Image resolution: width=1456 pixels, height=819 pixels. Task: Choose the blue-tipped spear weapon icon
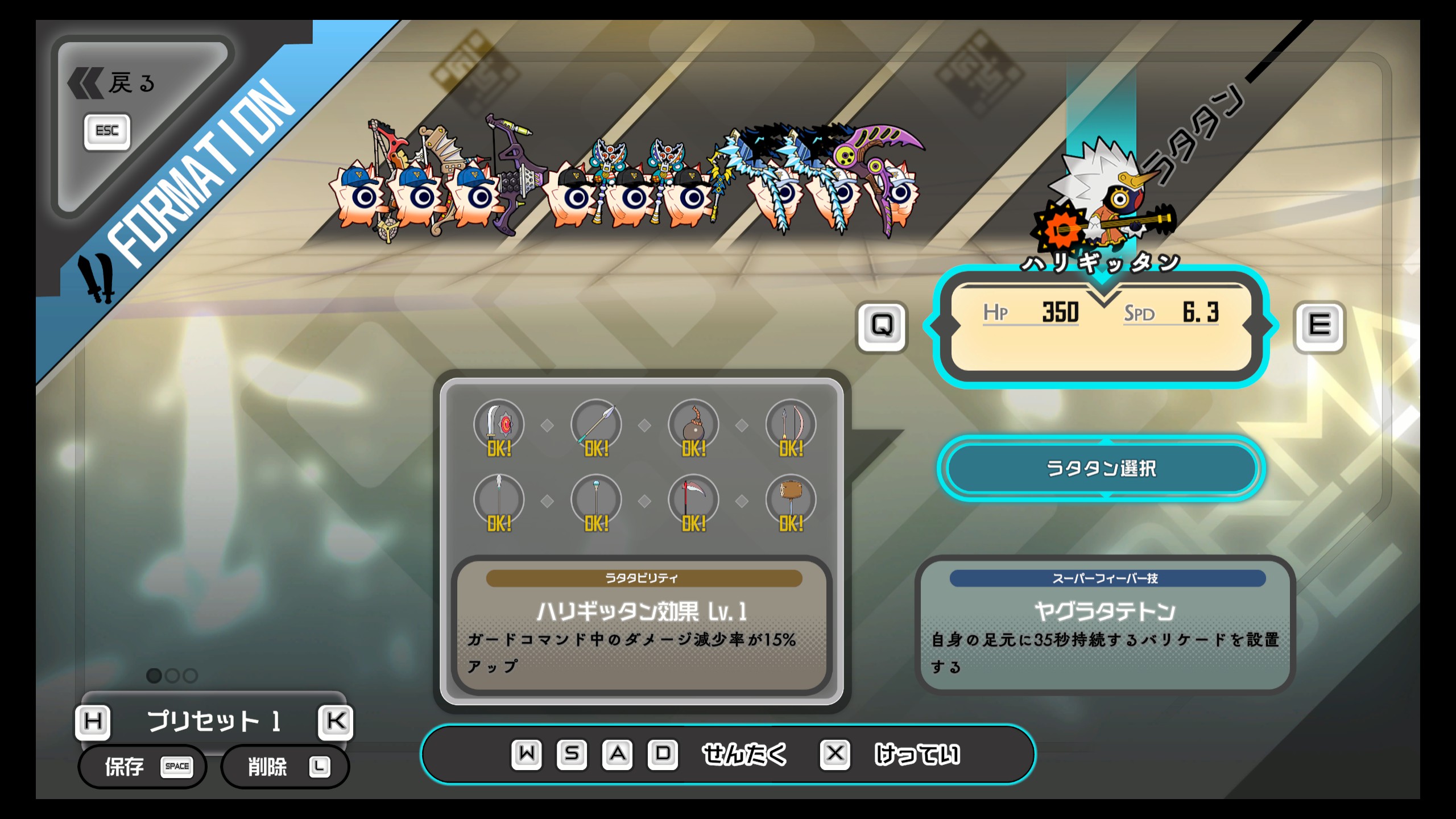tap(596, 425)
